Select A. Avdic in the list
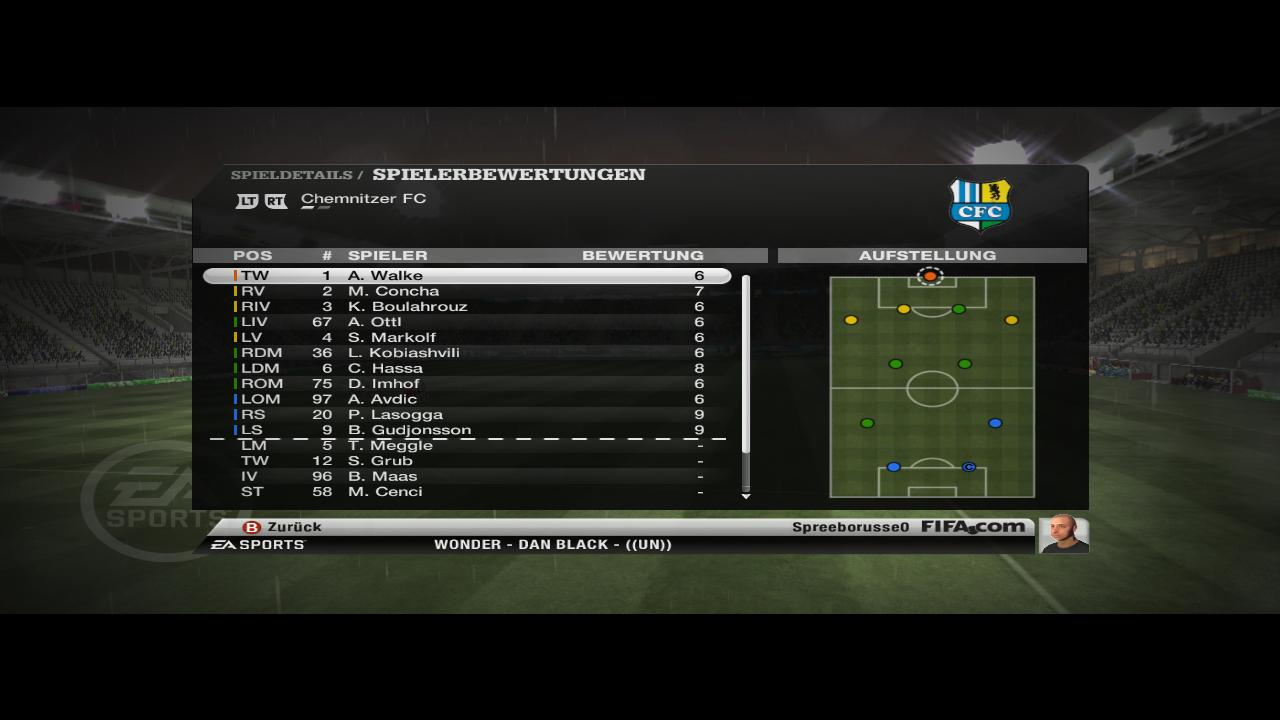Screen dimensions: 1280x720 coord(467,399)
